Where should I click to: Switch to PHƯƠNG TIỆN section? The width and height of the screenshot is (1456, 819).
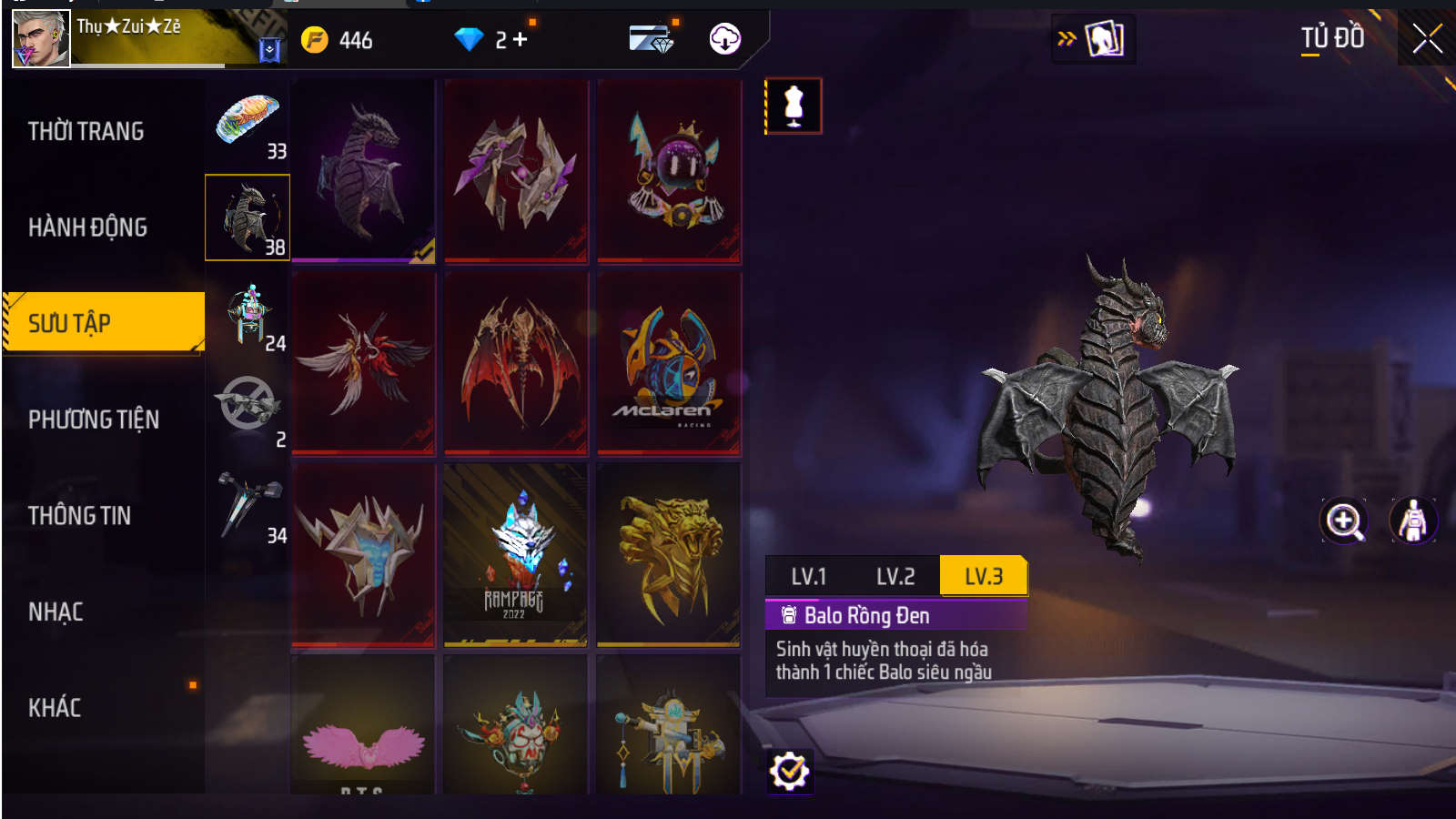[x=94, y=420]
